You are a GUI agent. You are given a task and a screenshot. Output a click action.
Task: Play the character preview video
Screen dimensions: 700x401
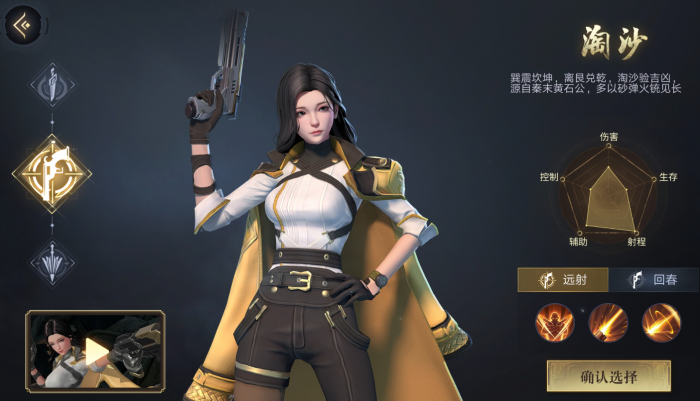(x=95, y=350)
